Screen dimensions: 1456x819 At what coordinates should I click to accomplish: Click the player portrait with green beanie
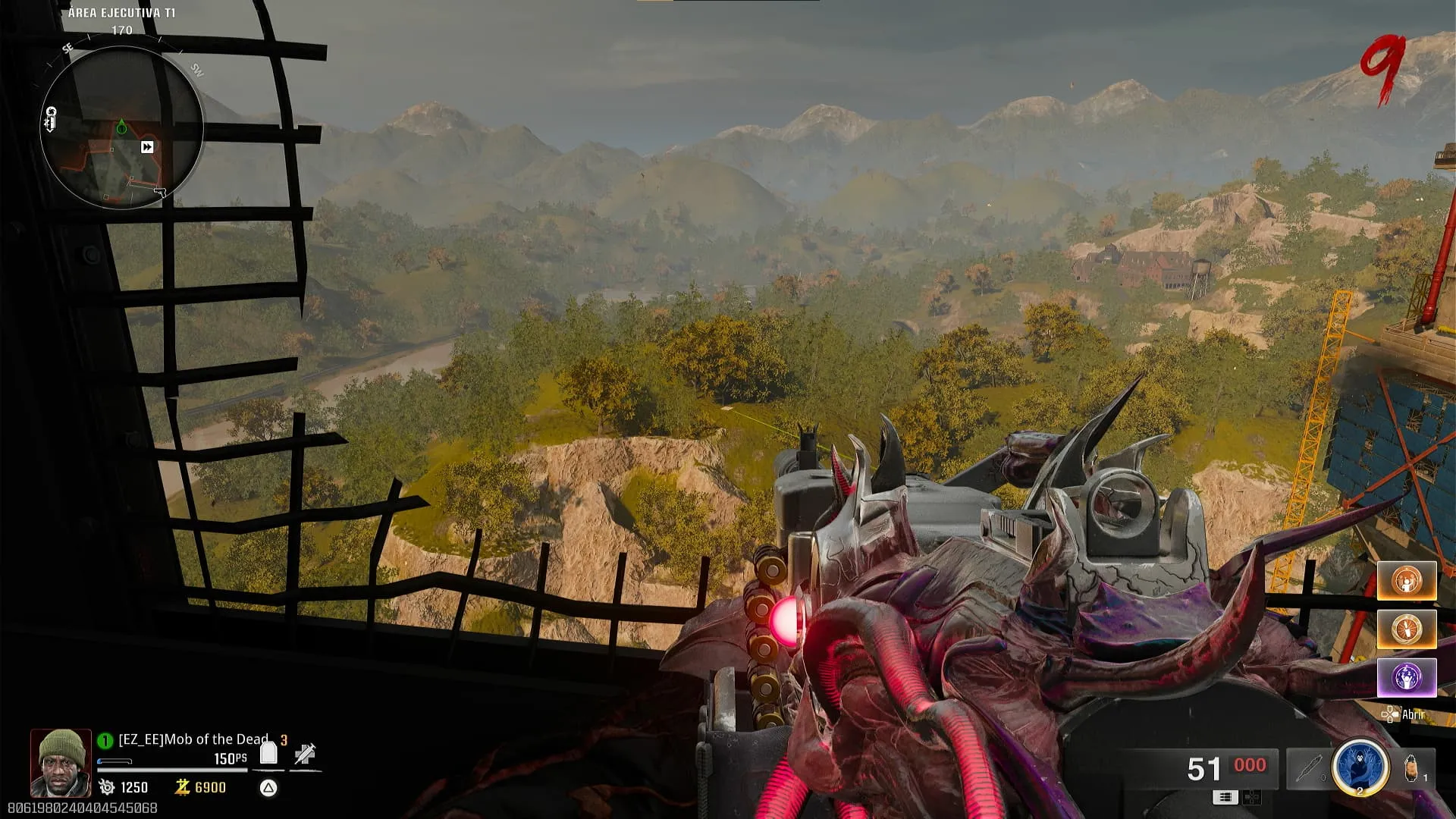coord(61,763)
